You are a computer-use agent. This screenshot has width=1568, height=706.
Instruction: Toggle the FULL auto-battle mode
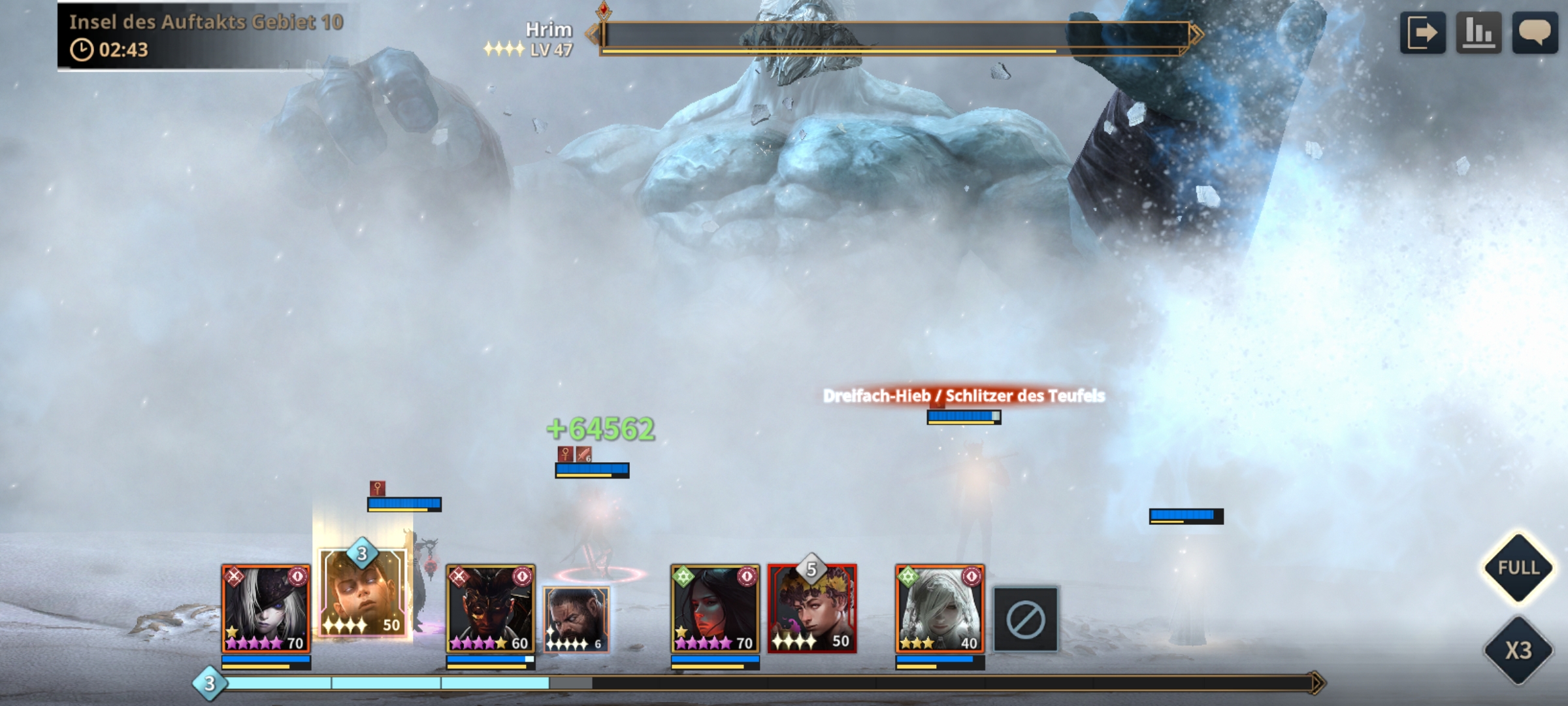pyautogui.click(x=1518, y=567)
